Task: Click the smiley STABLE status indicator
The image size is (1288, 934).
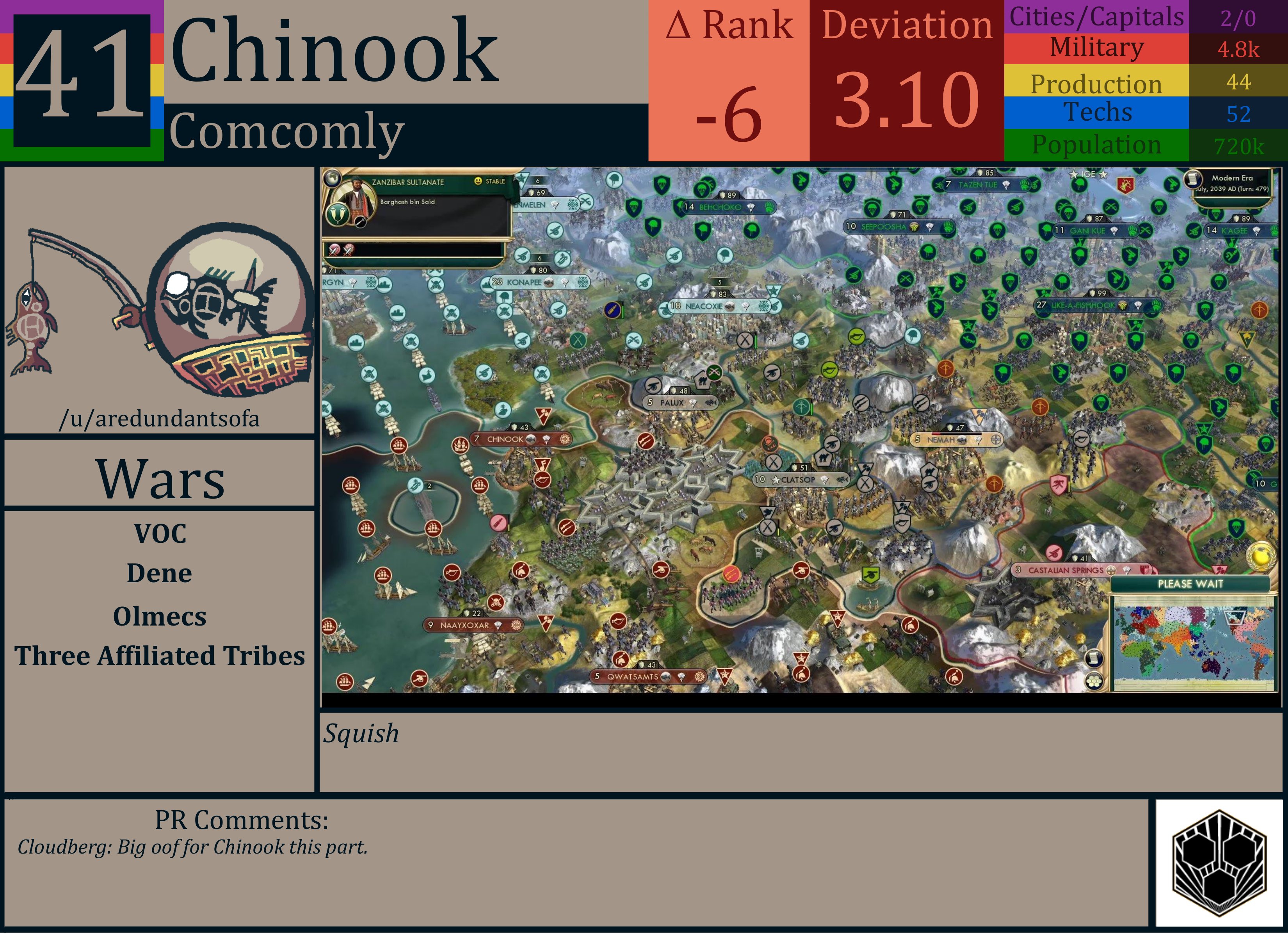Action: pyautogui.click(x=478, y=181)
